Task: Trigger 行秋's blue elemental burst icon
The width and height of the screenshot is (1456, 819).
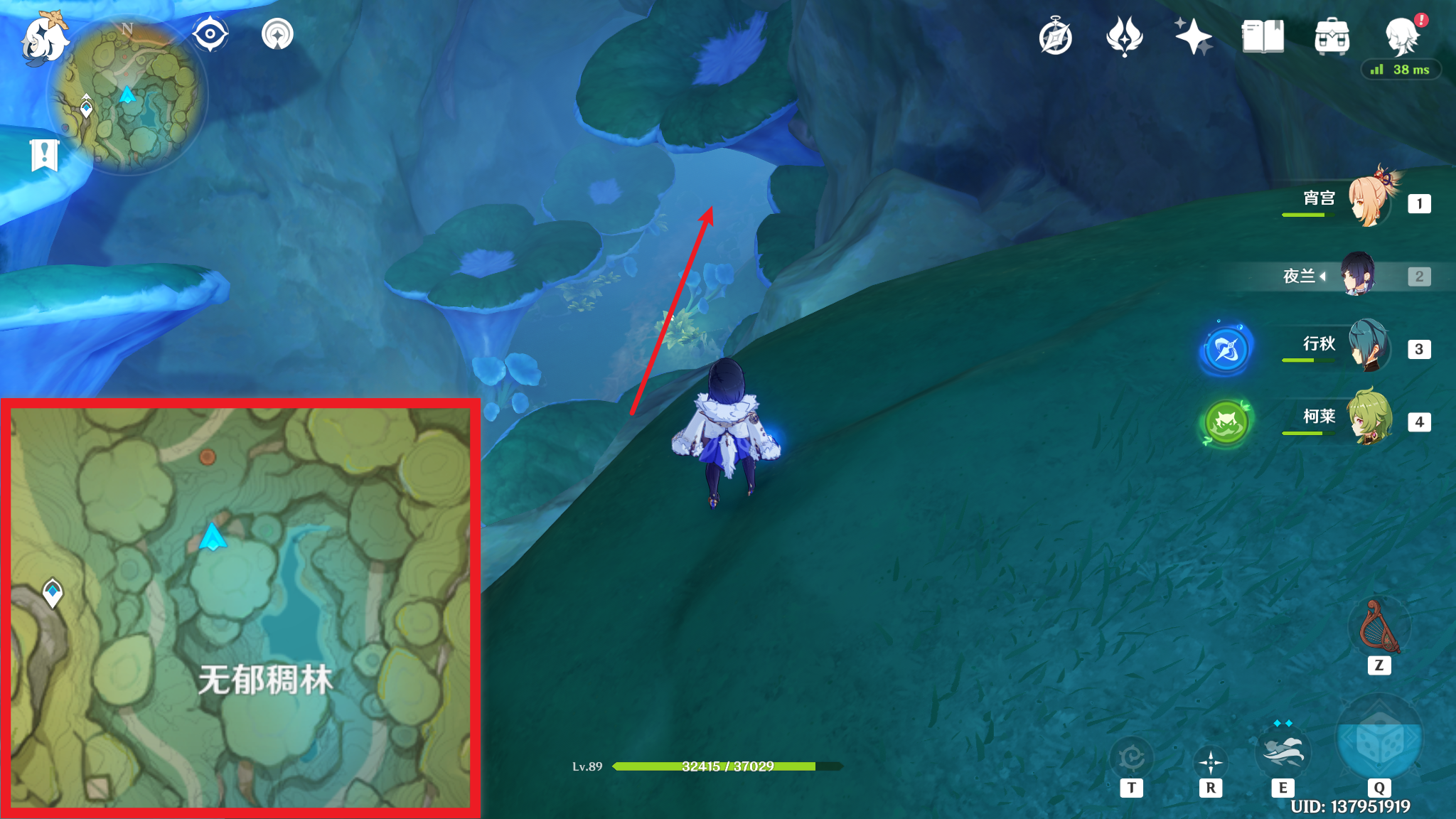Action: tap(1226, 349)
